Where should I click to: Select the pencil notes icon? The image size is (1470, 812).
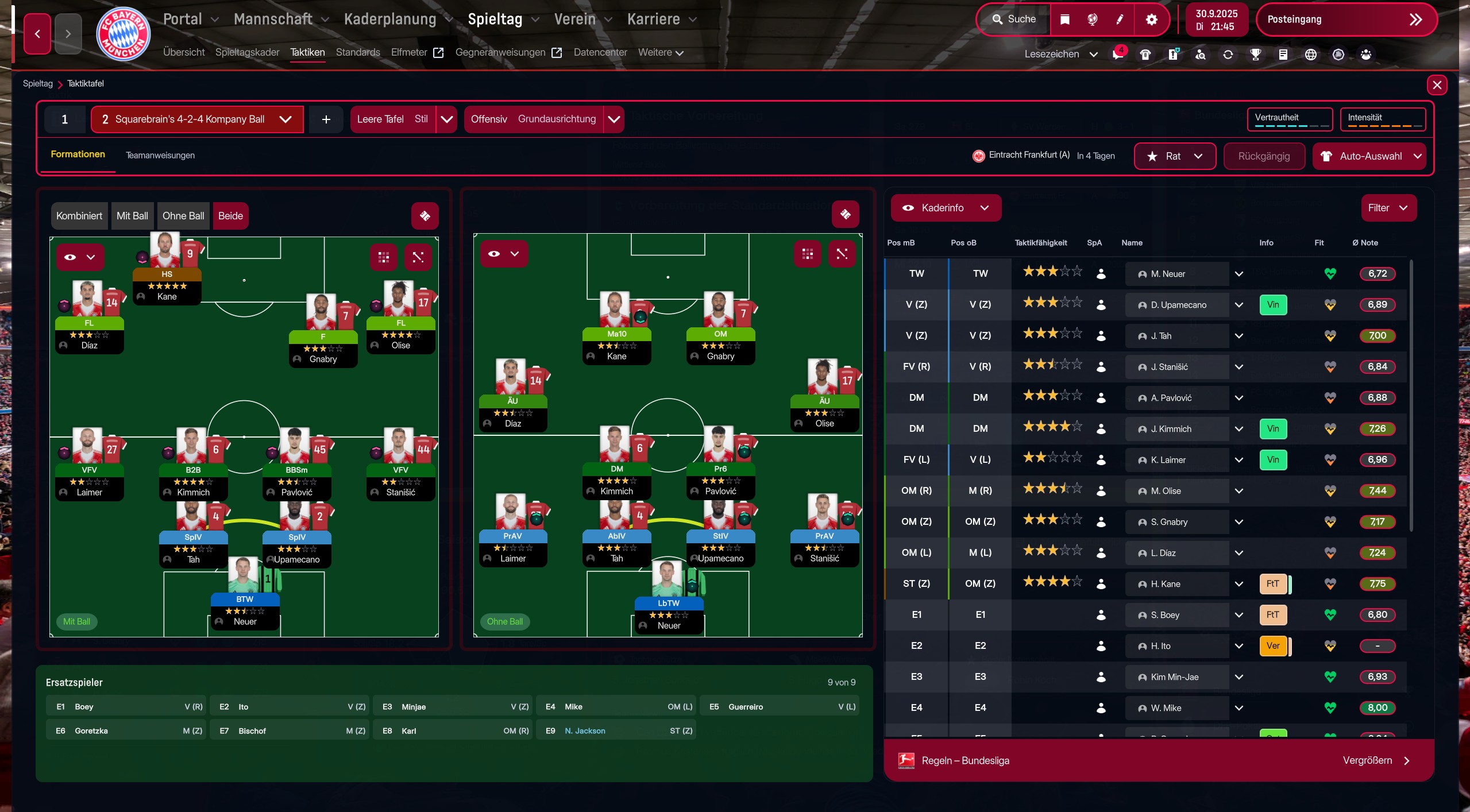point(1119,19)
